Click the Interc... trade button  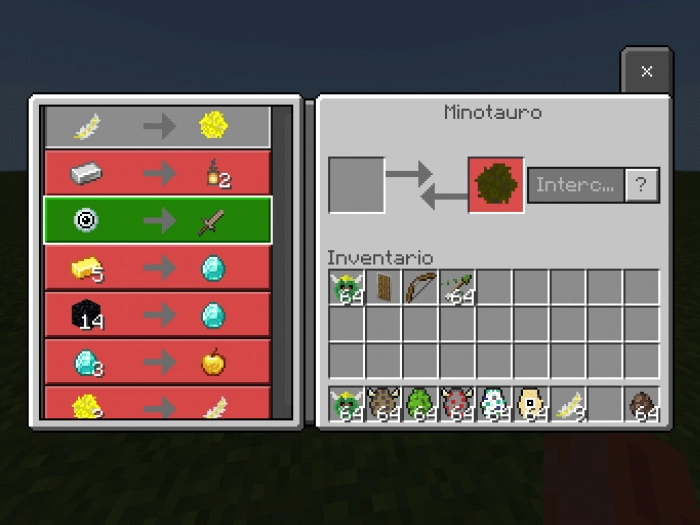pos(576,185)
